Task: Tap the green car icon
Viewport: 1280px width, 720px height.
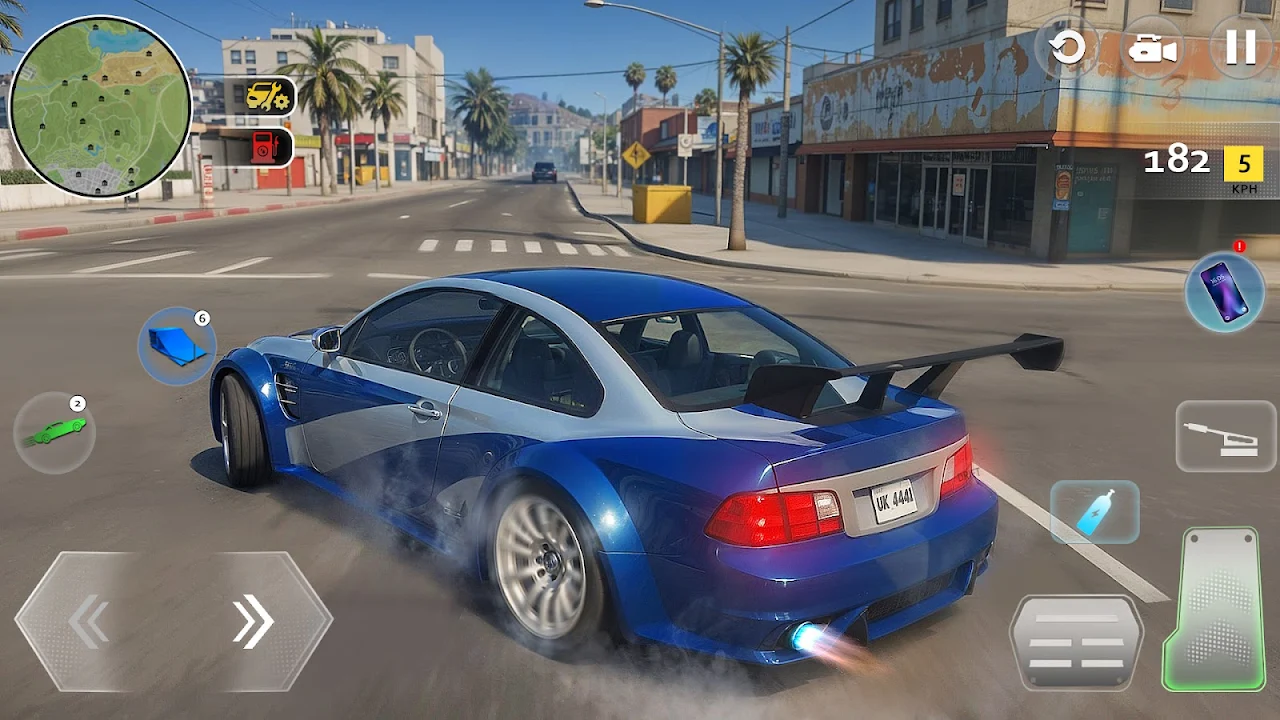Action: [x=55, y=432]
